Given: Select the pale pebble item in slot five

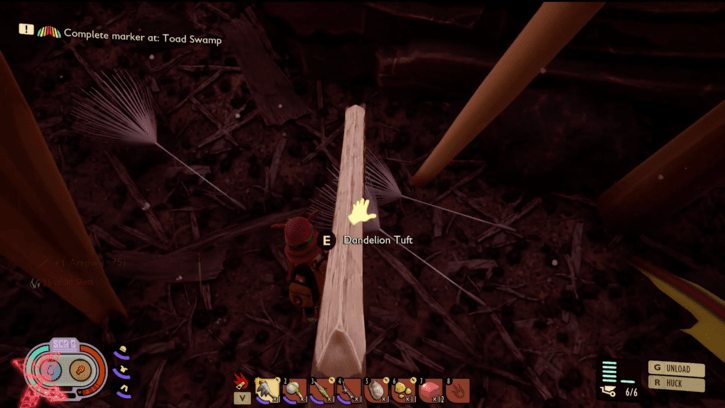Looking at the screenshot, I should (376, 390).
